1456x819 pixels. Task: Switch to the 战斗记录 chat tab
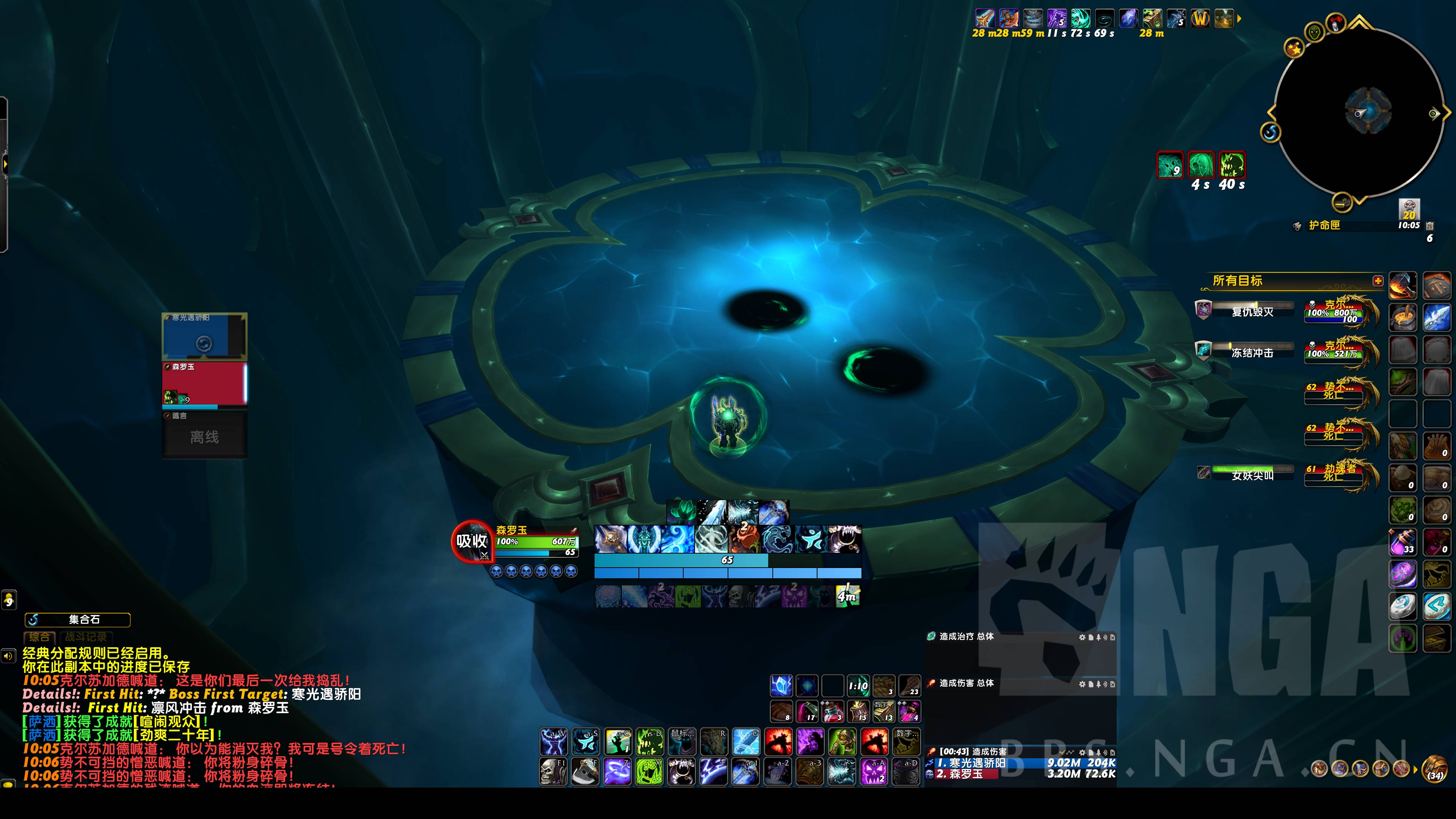(x=85, y=637)
